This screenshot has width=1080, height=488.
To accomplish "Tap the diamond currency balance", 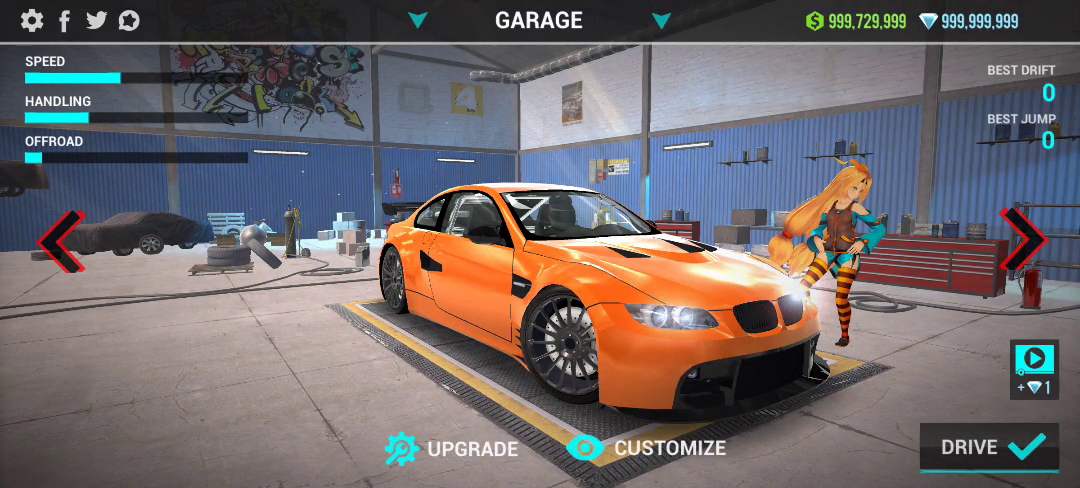I will coord(968,21).
